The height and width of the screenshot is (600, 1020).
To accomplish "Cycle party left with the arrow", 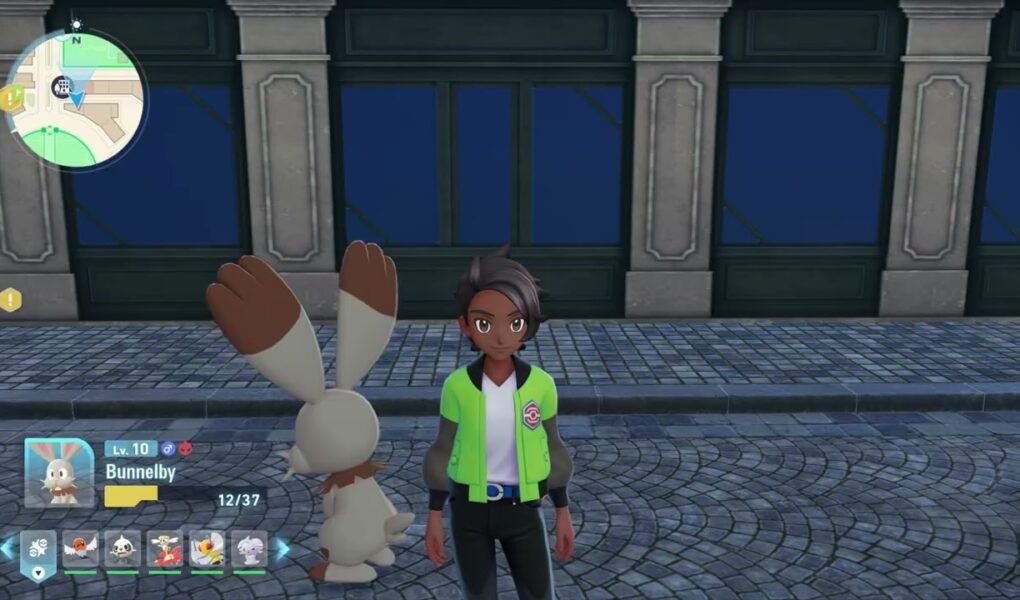I will coord(8,548).
